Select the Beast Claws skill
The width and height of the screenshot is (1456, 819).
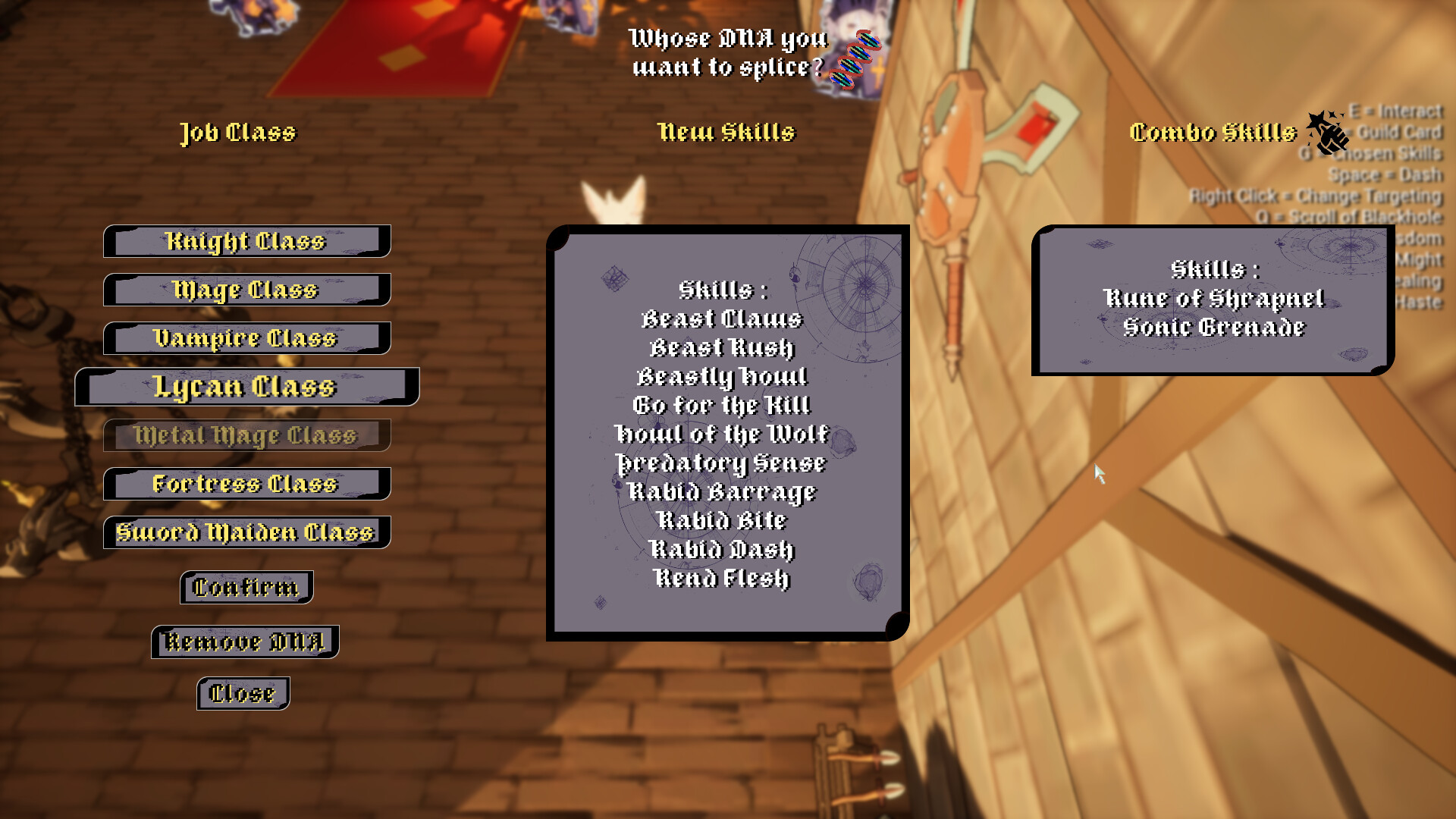click(x=722, y=318)
